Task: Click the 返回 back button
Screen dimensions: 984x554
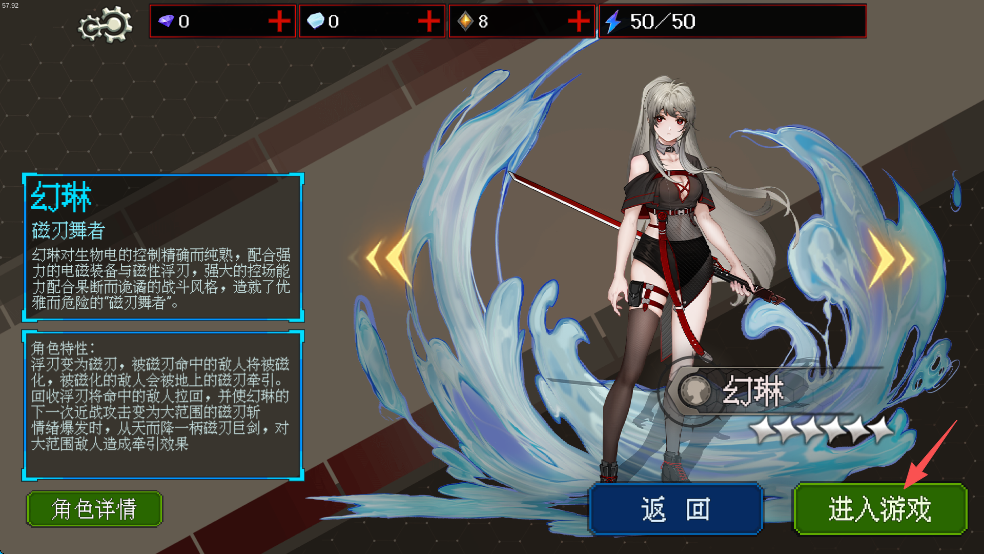Action: [675, 509]
